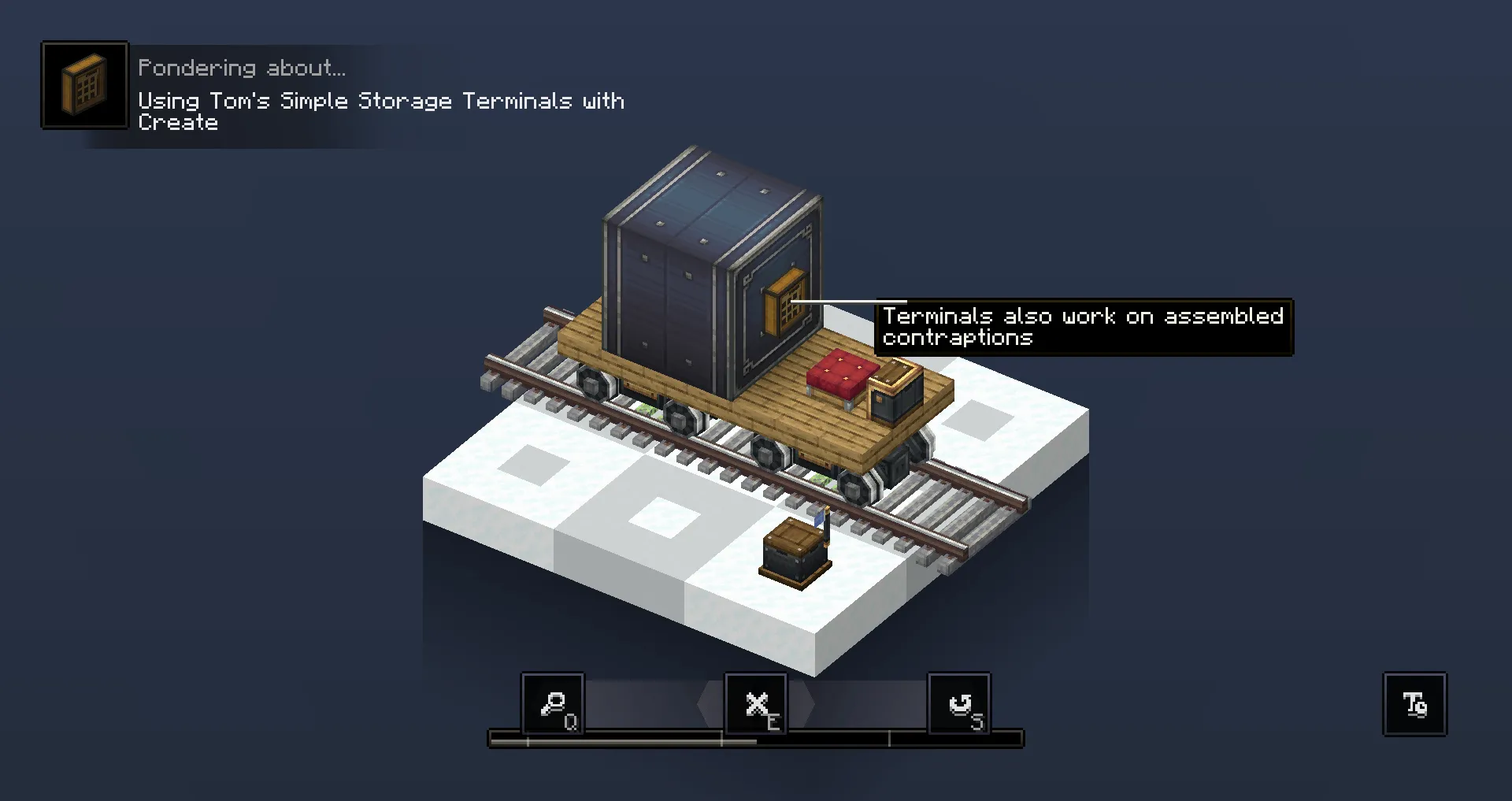Click the terminal mounted on the contraption
This screenshot has height=801, width=1512.
coord(784,302)
